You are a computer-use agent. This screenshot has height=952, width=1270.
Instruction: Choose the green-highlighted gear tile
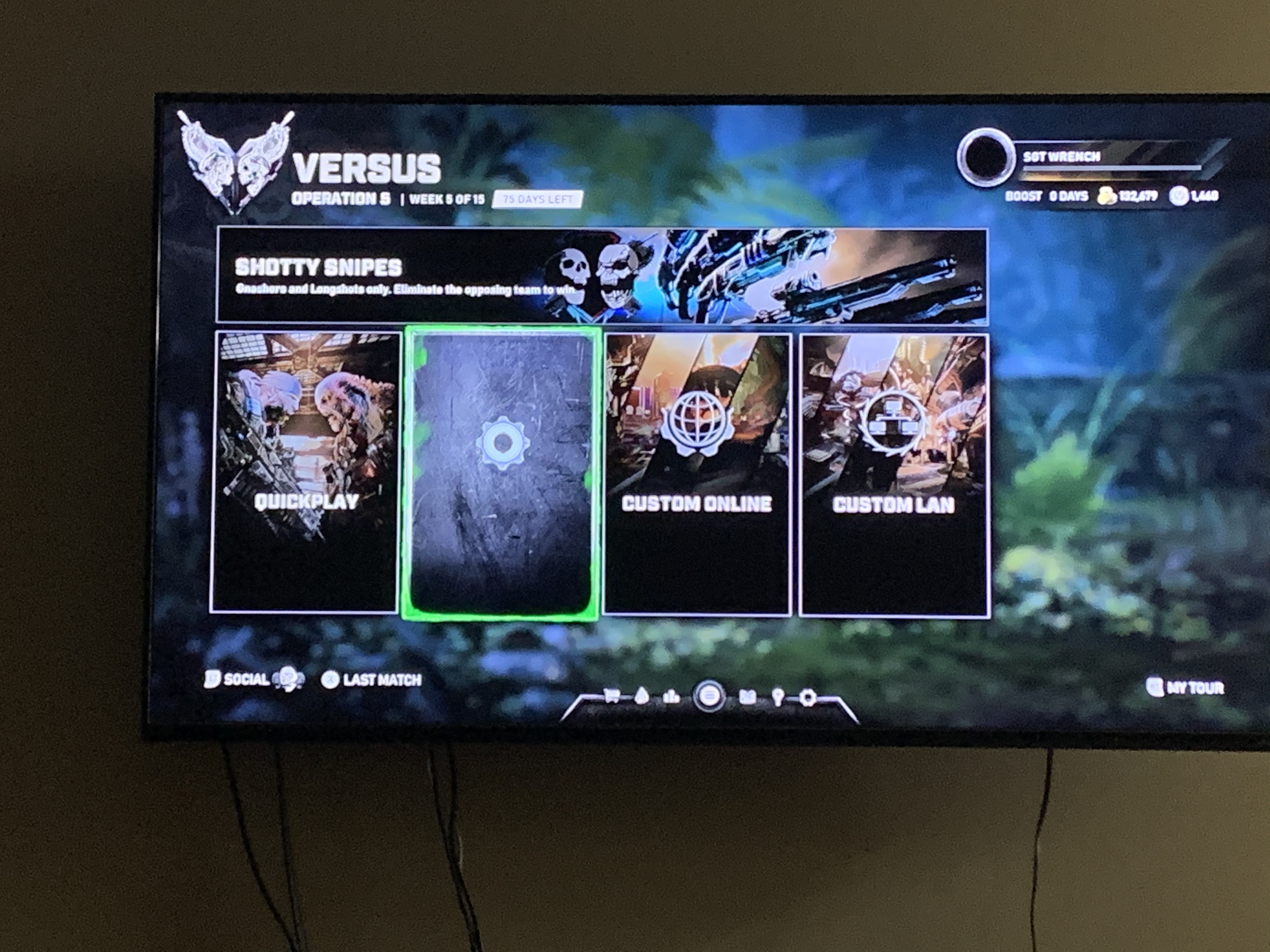click(502, 473)
